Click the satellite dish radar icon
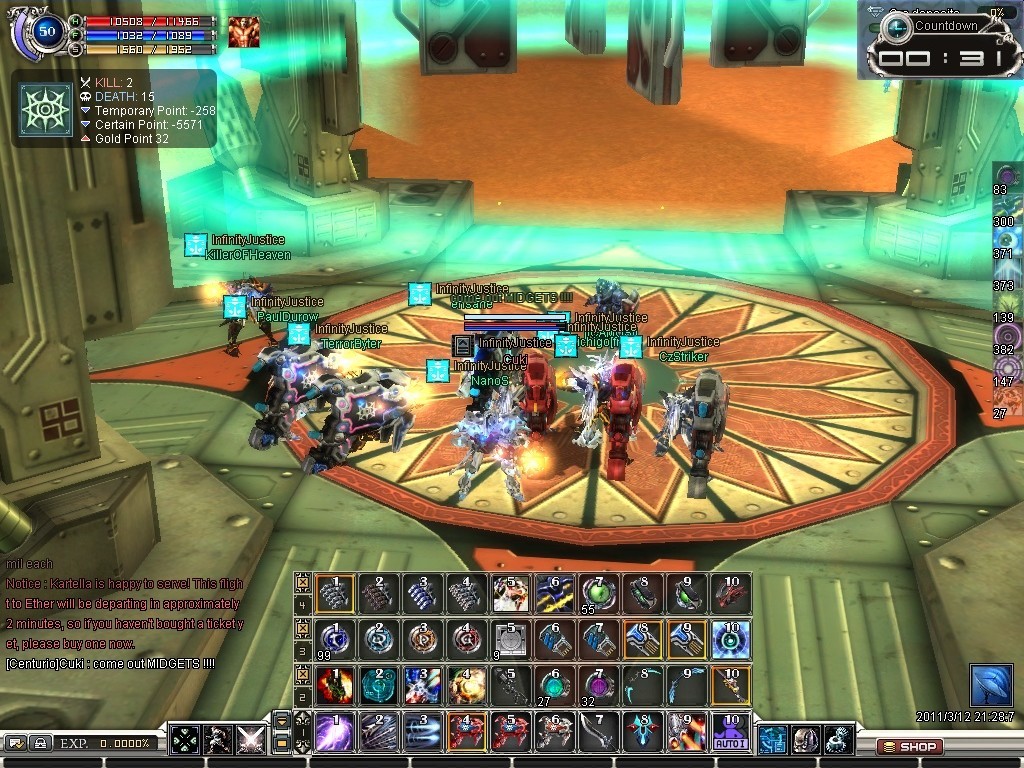This screenshot has height=768, width=1024. 990,686
